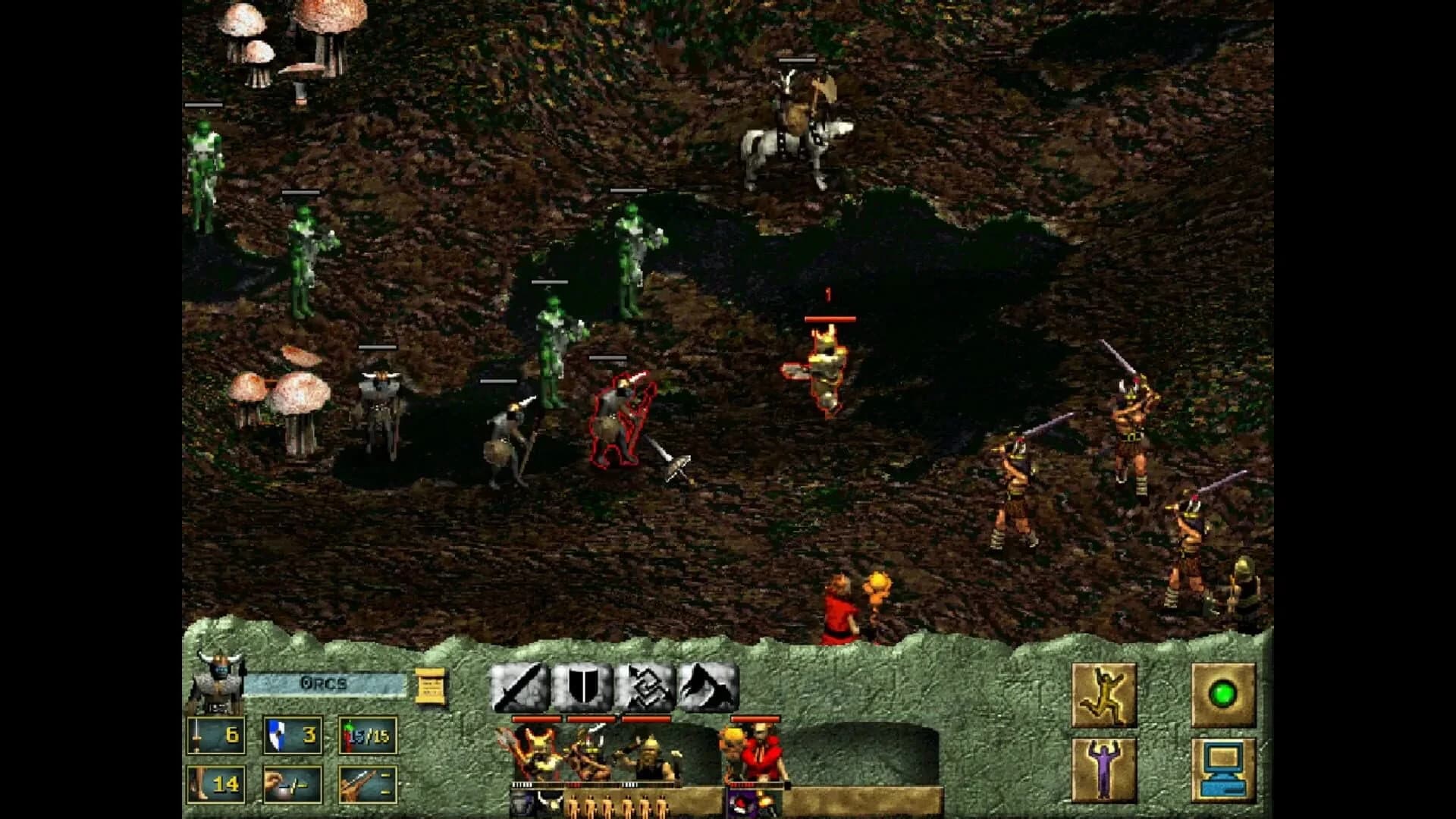The image size is (1456, 819).
Task: Click the green light status button
Action: coord(1222,695)
